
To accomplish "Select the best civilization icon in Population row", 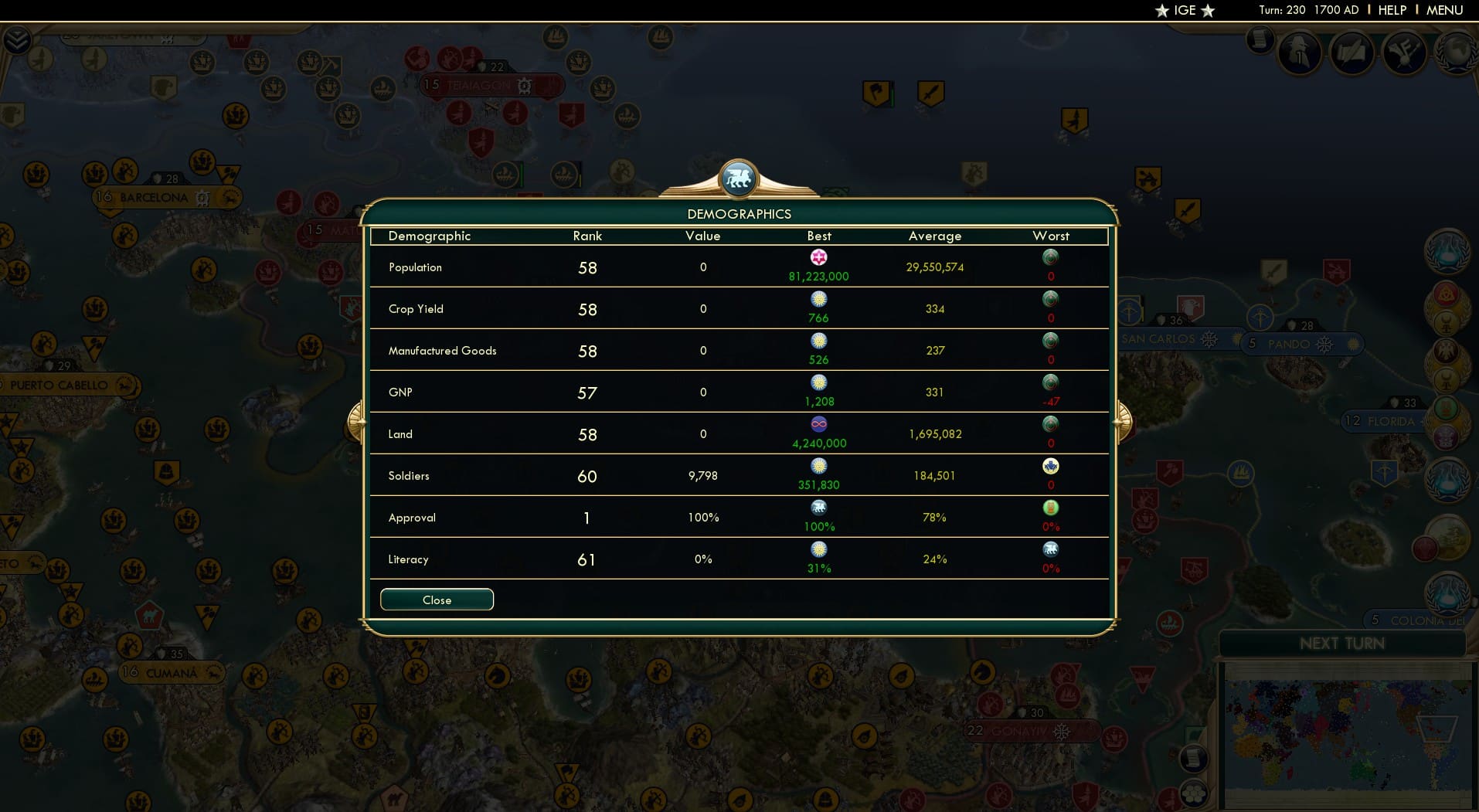I will (x=819, y=257).
